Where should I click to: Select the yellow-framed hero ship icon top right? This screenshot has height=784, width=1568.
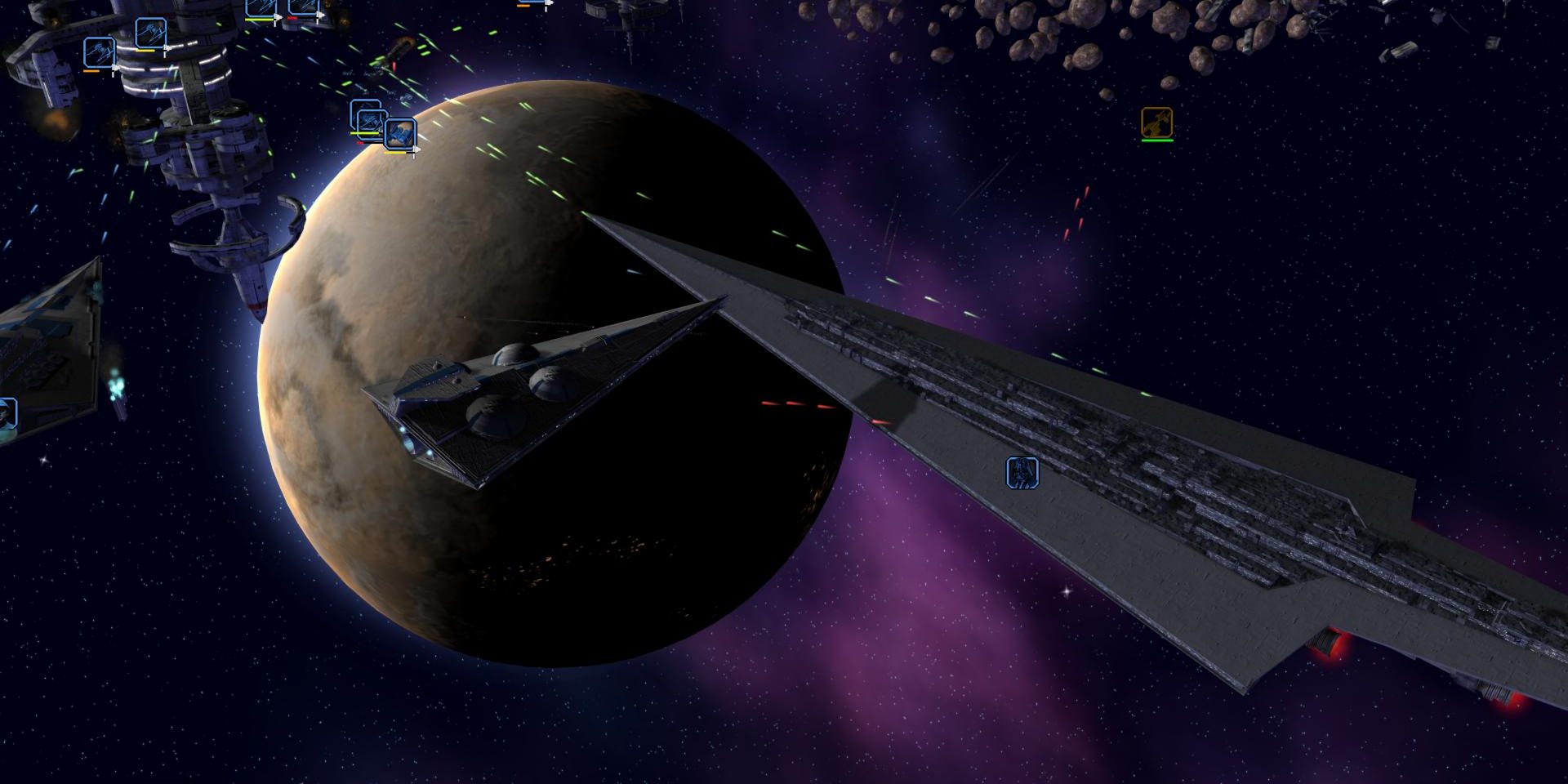1157,120
